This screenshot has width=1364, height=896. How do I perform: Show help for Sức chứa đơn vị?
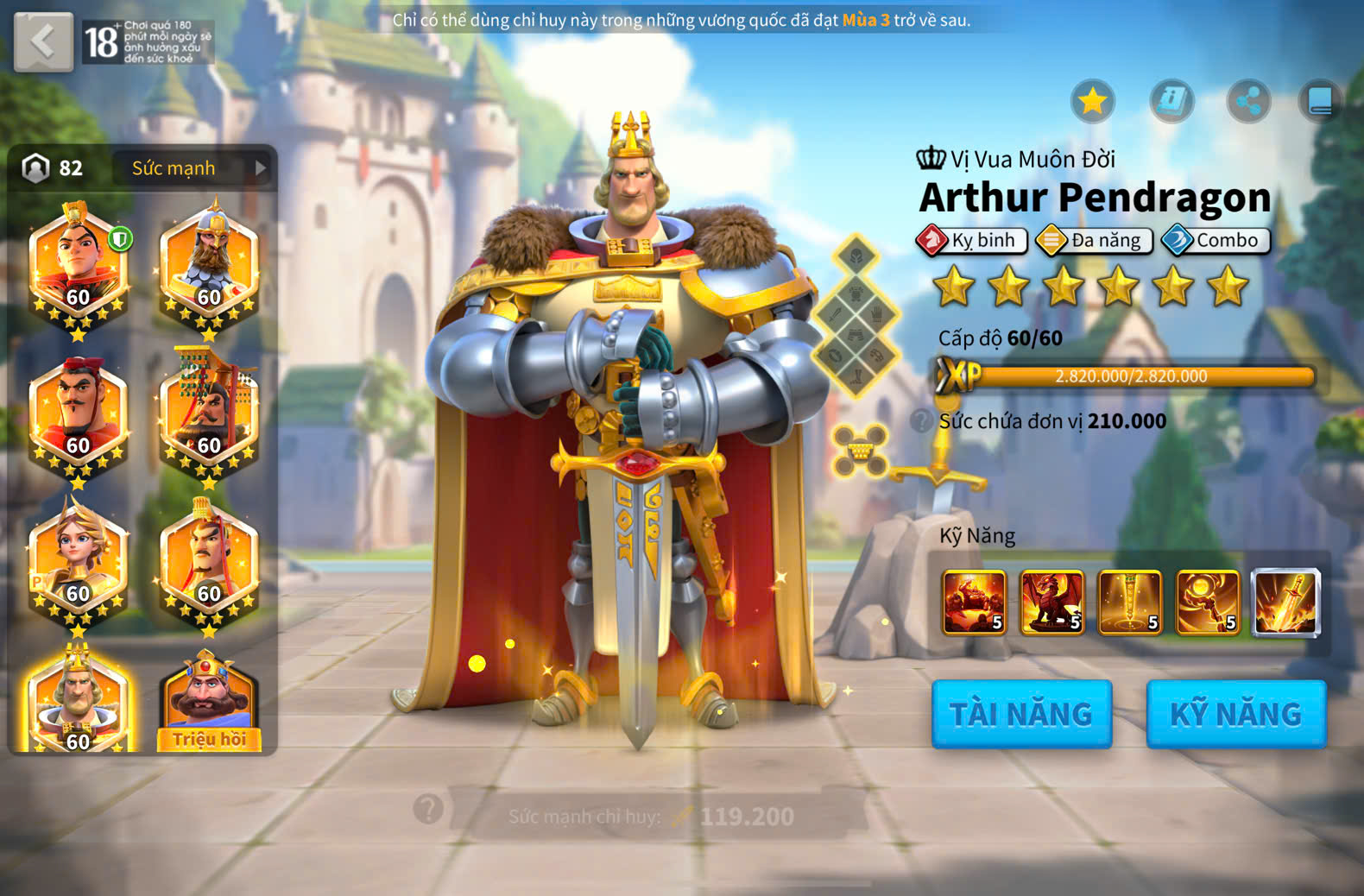(x=922, y=420)
